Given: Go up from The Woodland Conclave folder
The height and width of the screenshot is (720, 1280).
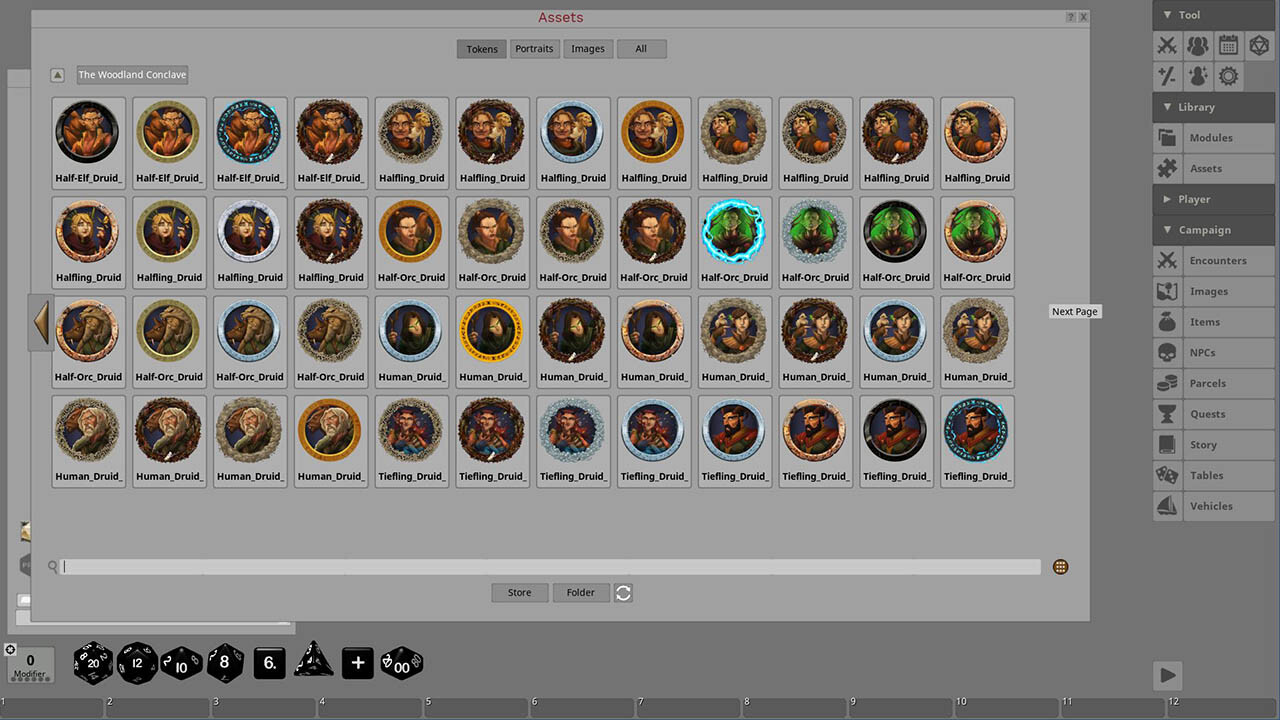Looking at the screenshot, I should (57, 74).
